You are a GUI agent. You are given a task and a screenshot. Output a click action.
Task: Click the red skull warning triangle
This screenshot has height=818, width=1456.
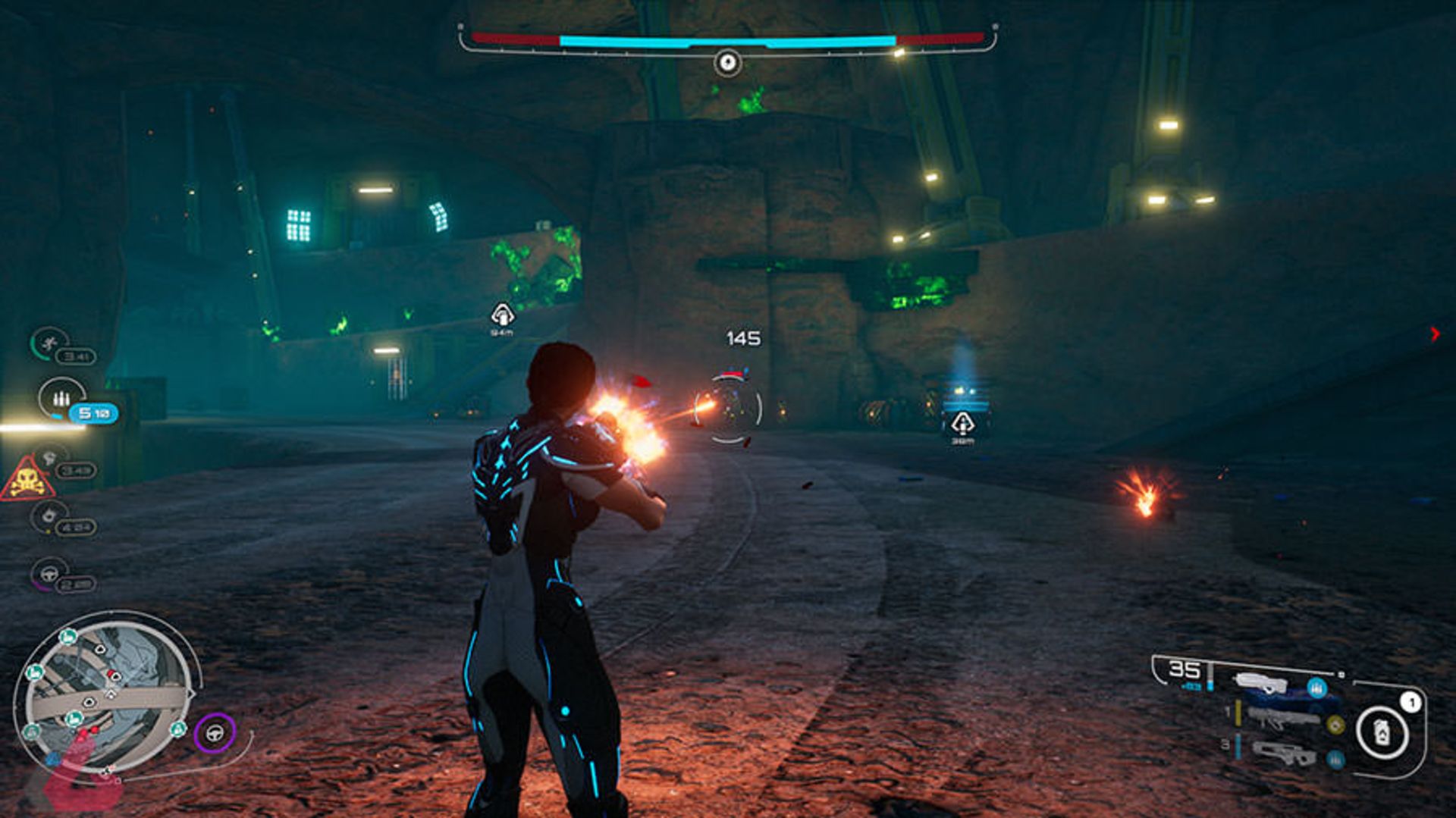tap(27, 480)
